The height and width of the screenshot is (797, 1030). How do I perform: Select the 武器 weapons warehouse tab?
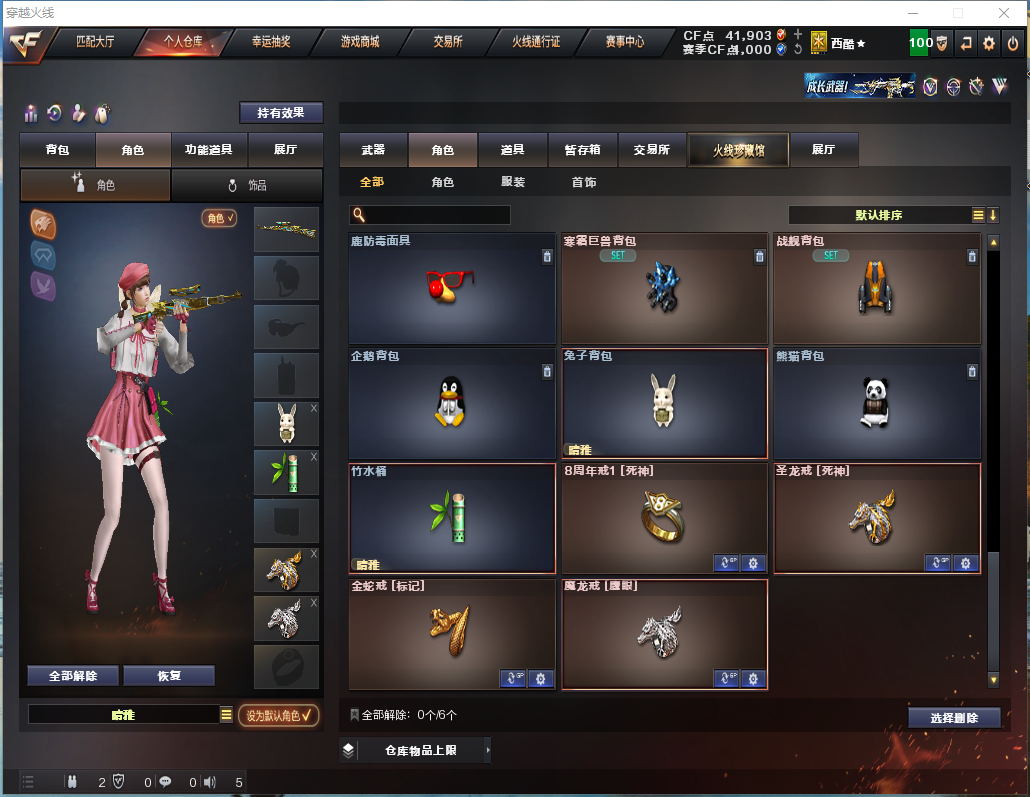(x=373, y=150)
